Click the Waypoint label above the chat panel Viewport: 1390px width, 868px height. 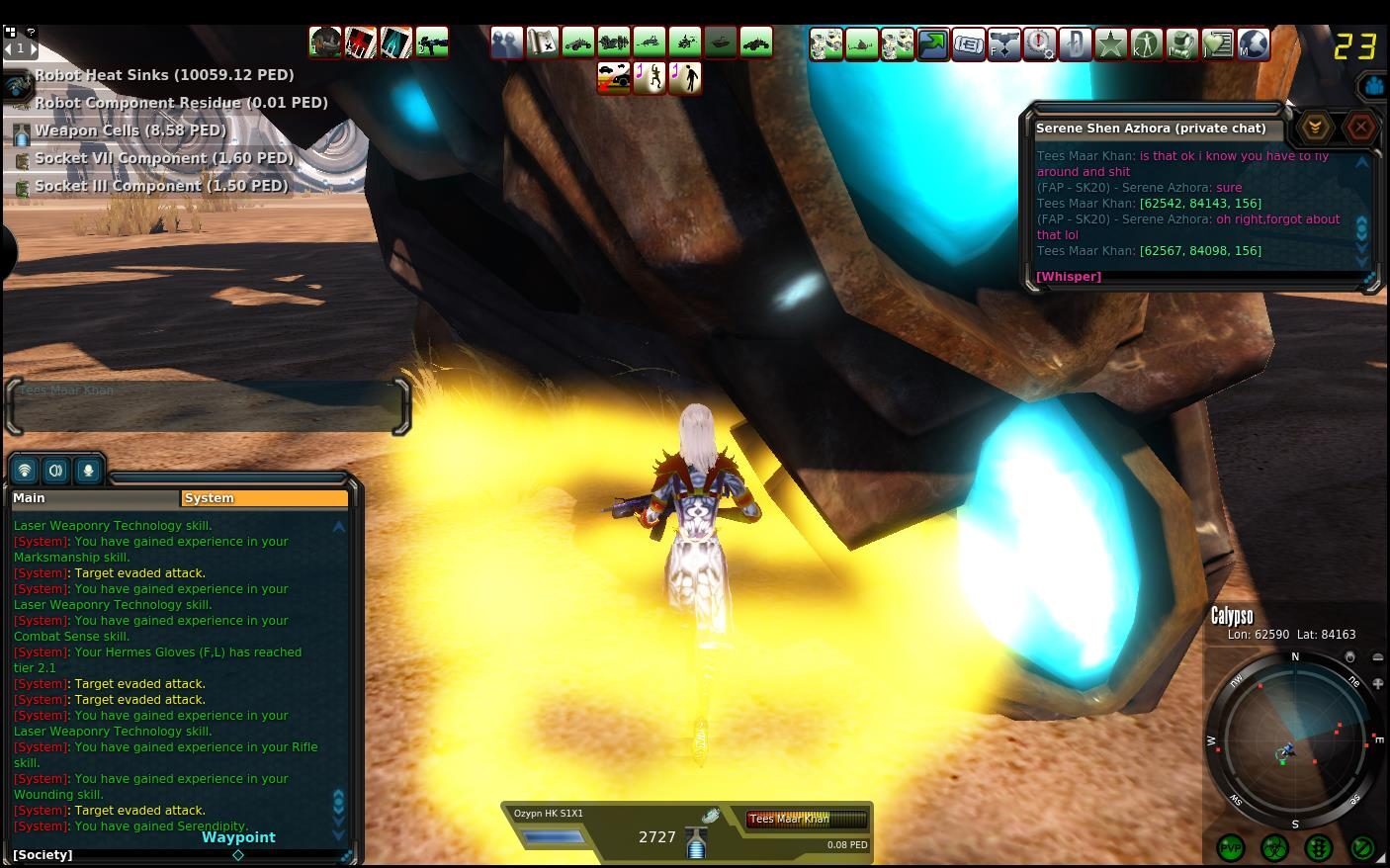pyautogui.click(x=237, y=836)
